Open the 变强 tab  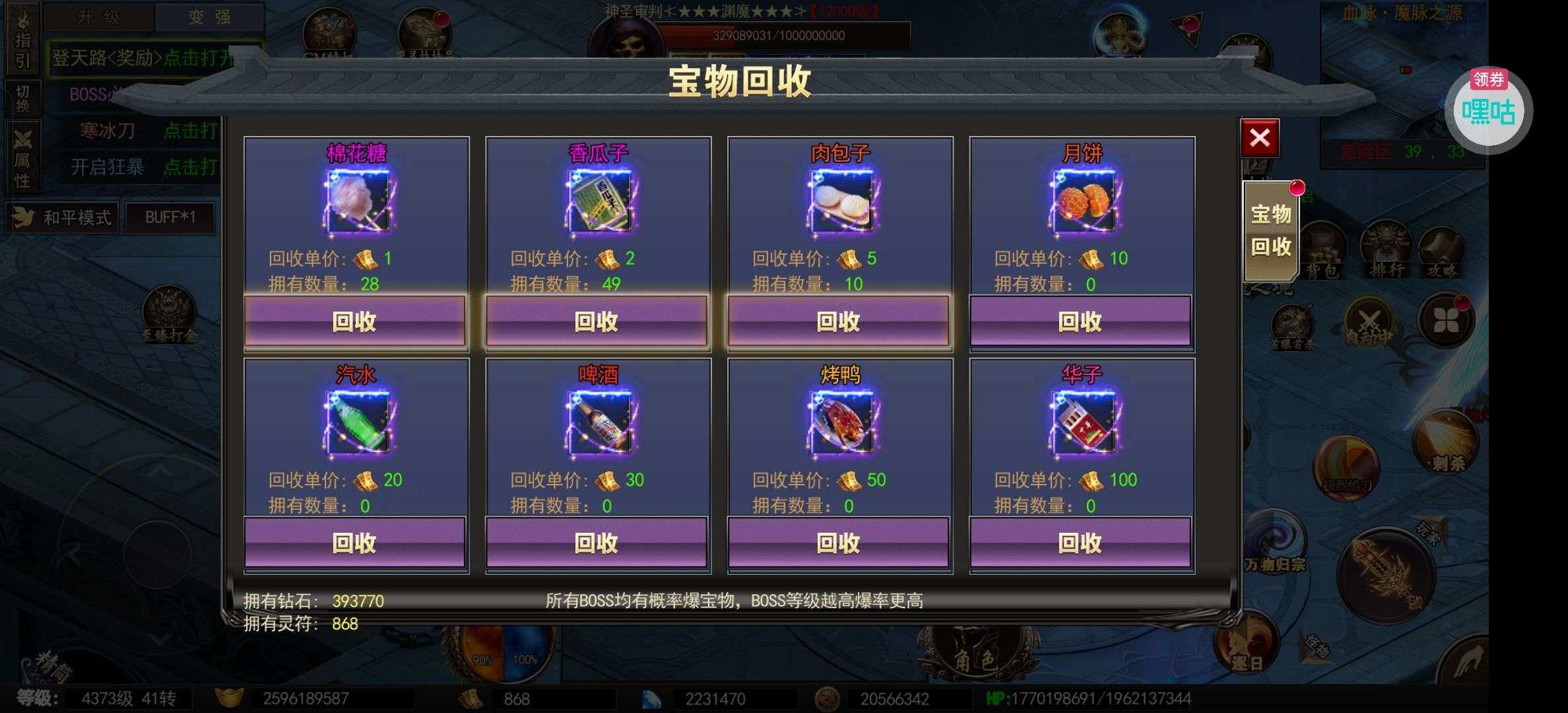click(209, 17)
